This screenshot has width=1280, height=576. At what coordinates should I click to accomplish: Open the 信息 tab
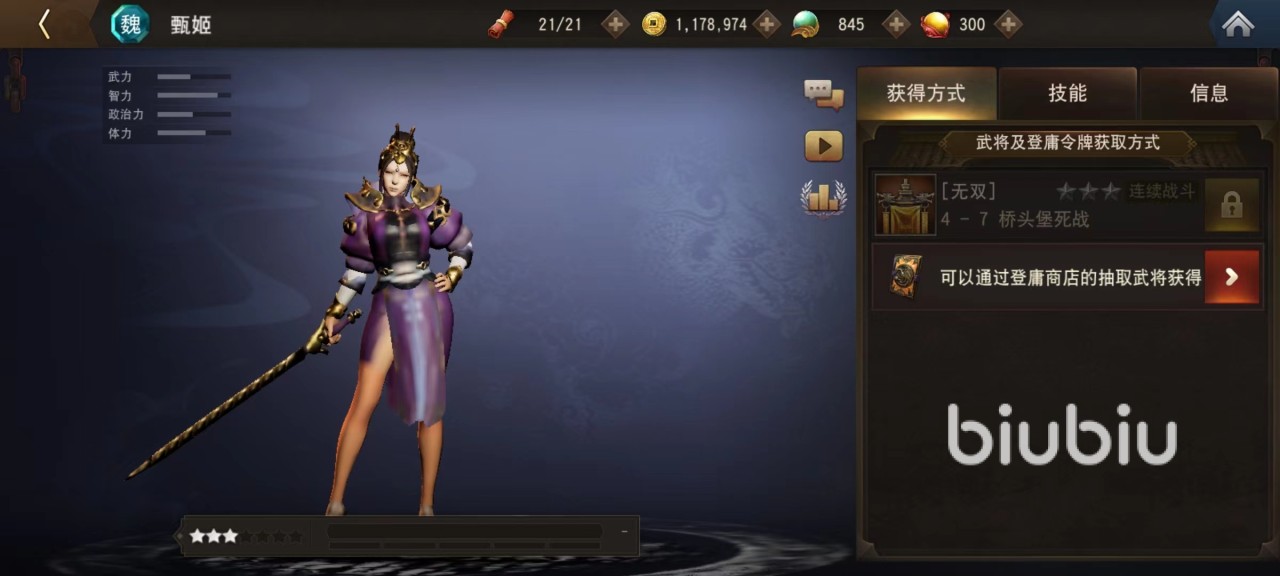(1208, 93)
